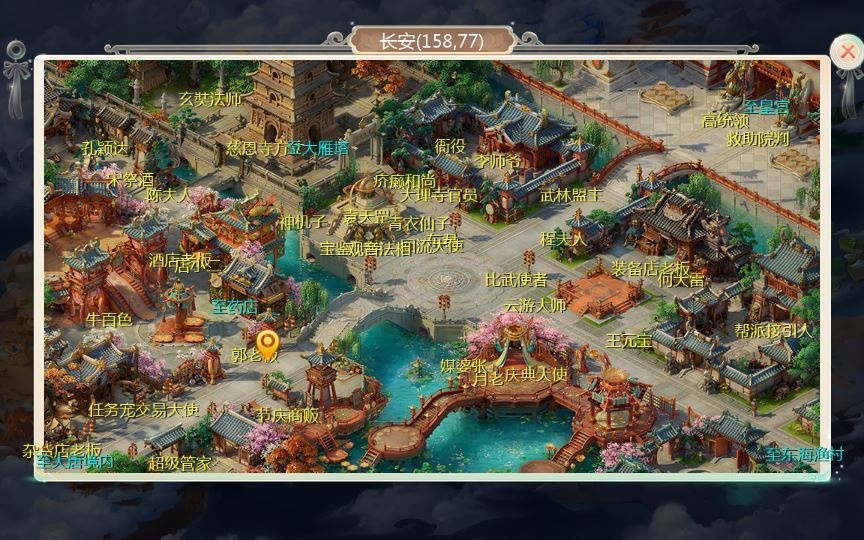Navigate to 帮派接引人 label

tap(774, 329)
